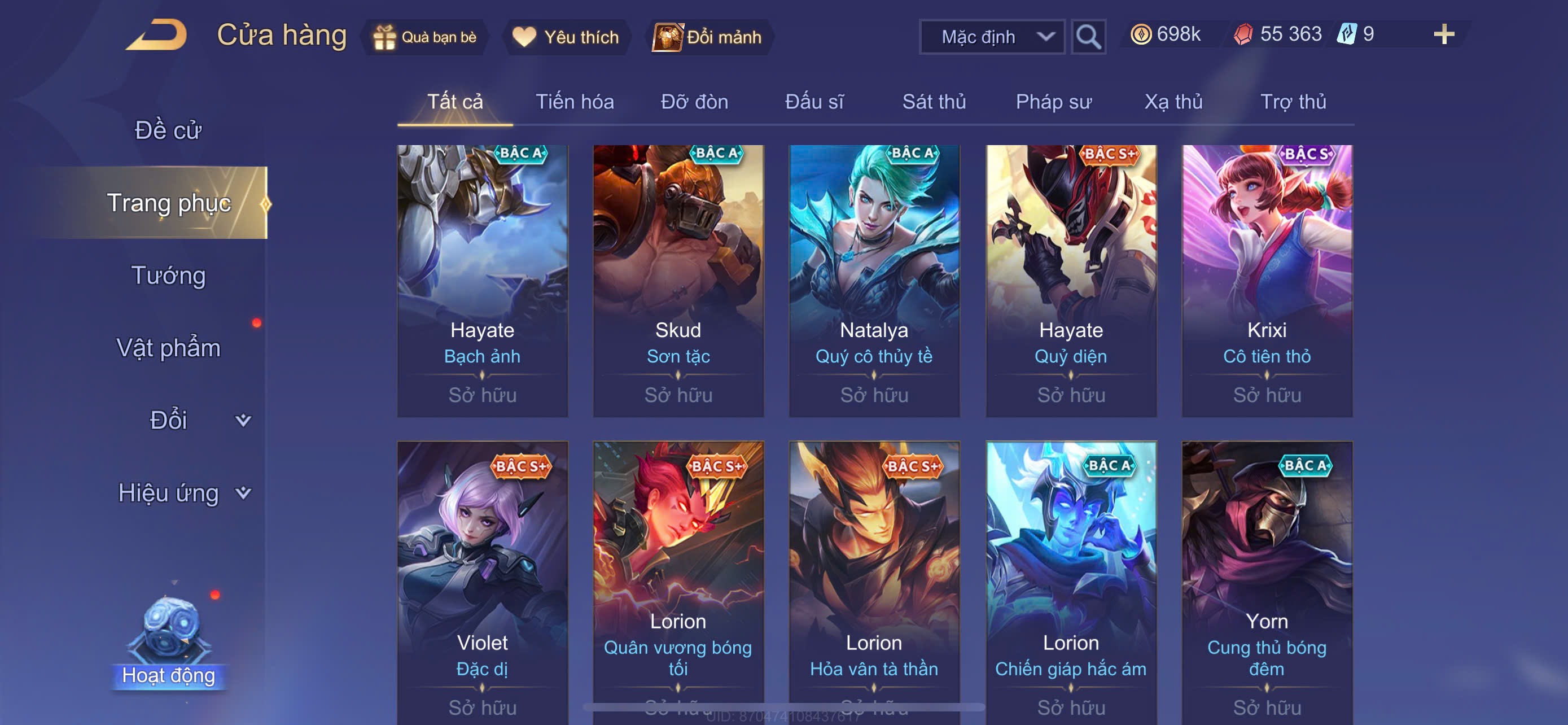Add currency with the plus button
This screenshot has width=1568, height=725.
point(1443,34)
